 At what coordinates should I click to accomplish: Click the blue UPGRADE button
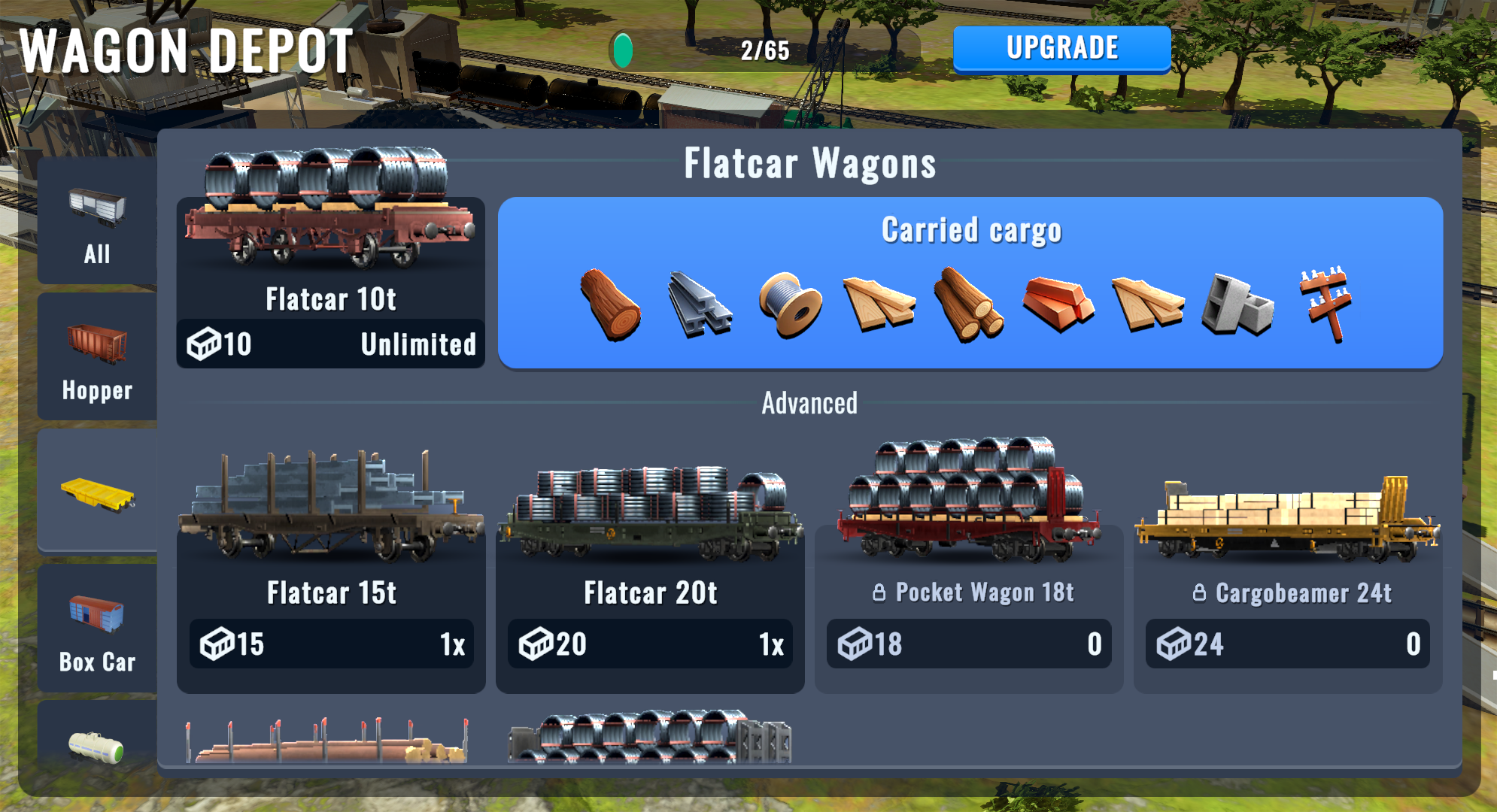[x=1061, y=49]
